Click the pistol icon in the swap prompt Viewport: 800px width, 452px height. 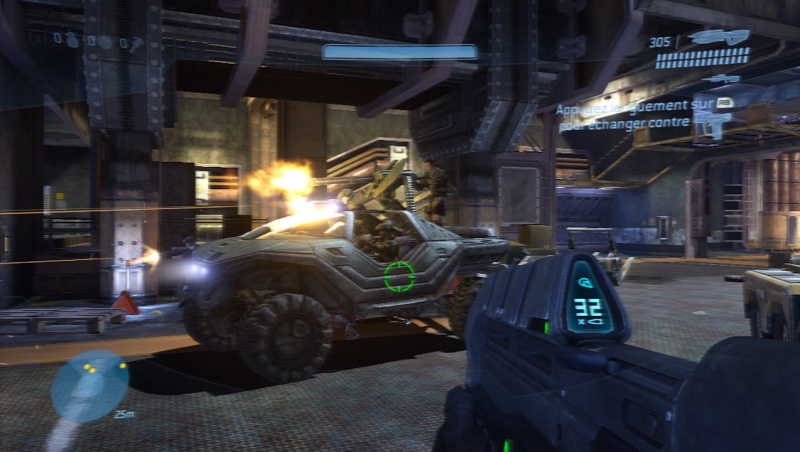click(x=711, y=123)
